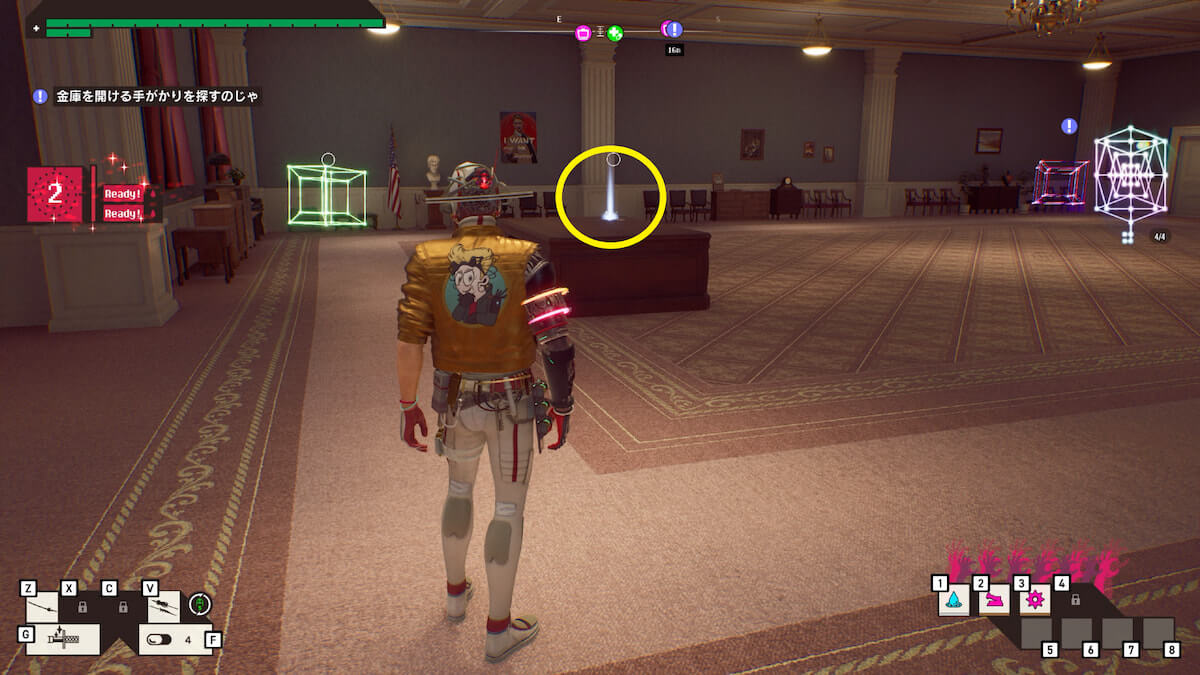Activate the sword-syringe weapon slot
The height and width of the screenshot is (675, 1200).
(x=62, y=638)
